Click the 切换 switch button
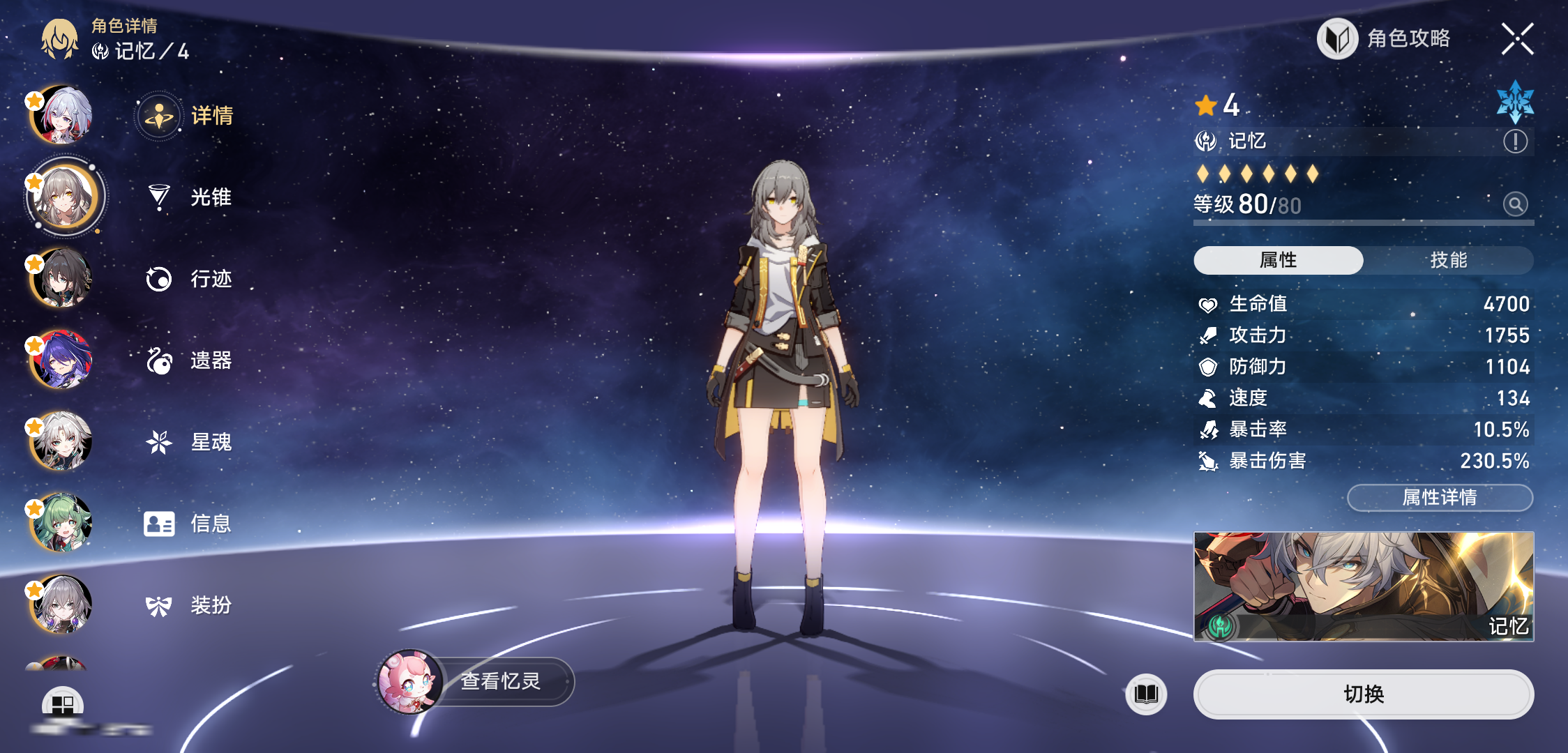Viewport: 1568px width, 753px height. coord(1363,694)
